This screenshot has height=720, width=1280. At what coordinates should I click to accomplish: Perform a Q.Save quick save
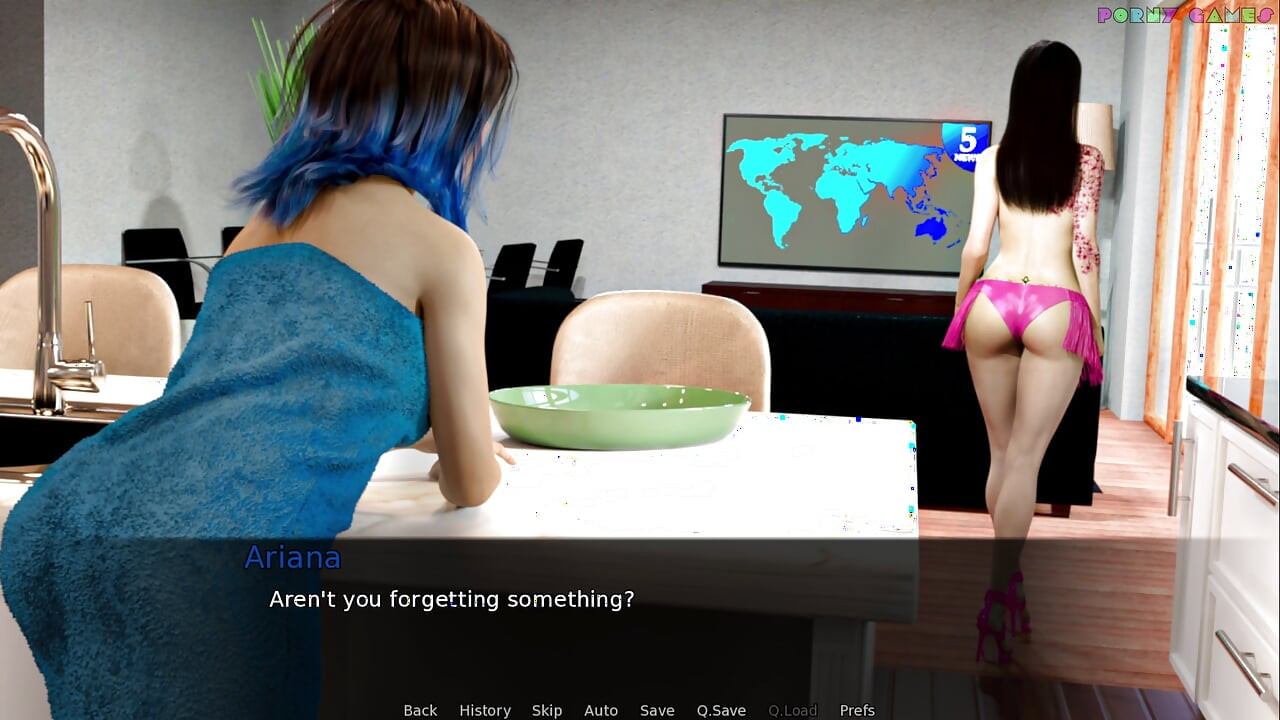coord(721,710)
